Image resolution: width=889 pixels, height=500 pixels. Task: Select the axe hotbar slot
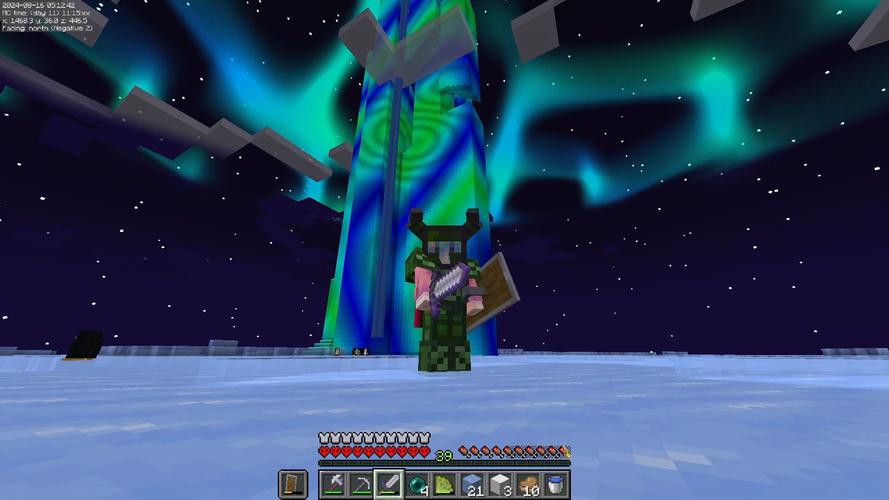click(x=333, y=485)
